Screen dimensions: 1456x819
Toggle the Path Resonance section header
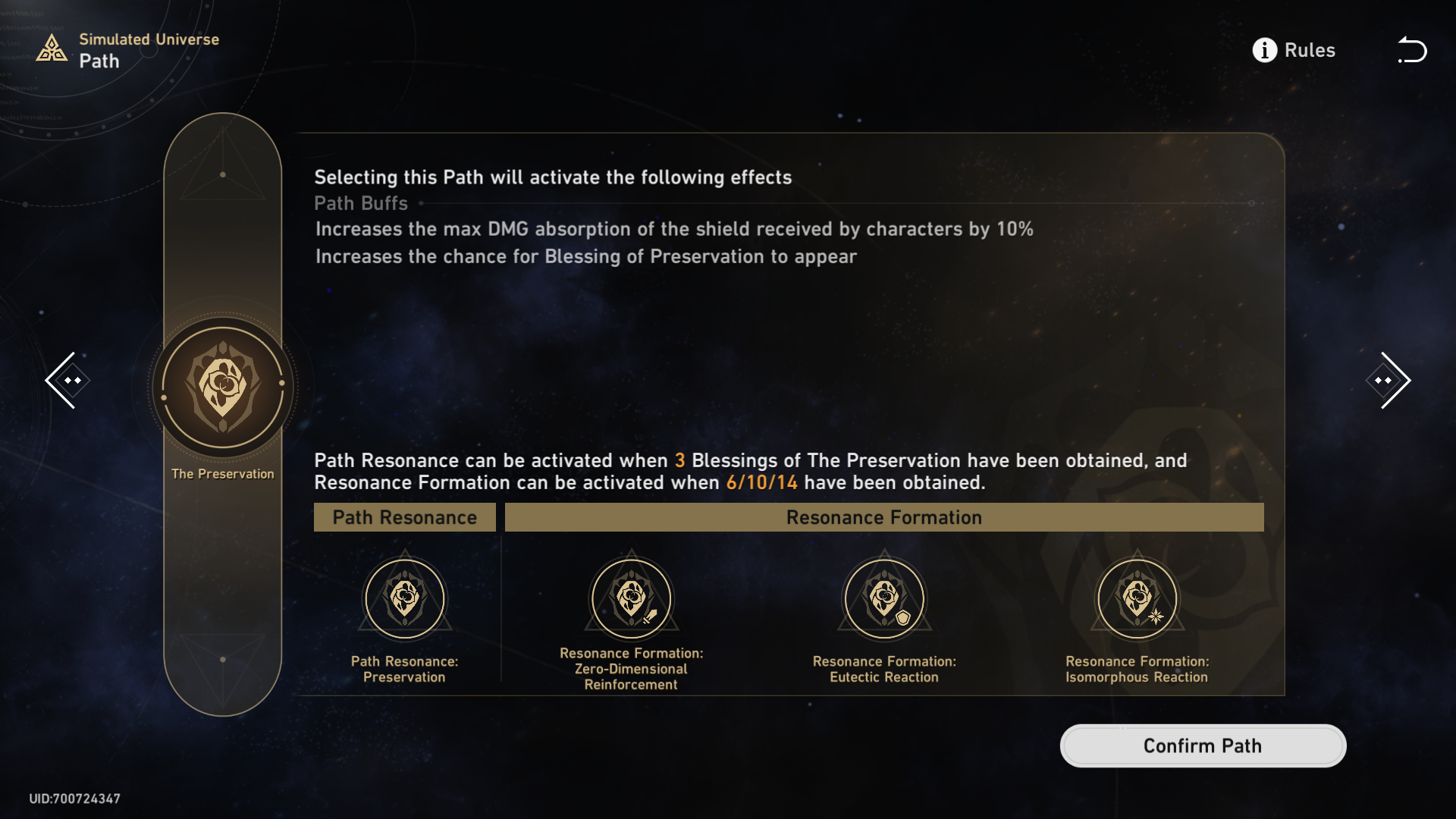click(x=405, y=517)
